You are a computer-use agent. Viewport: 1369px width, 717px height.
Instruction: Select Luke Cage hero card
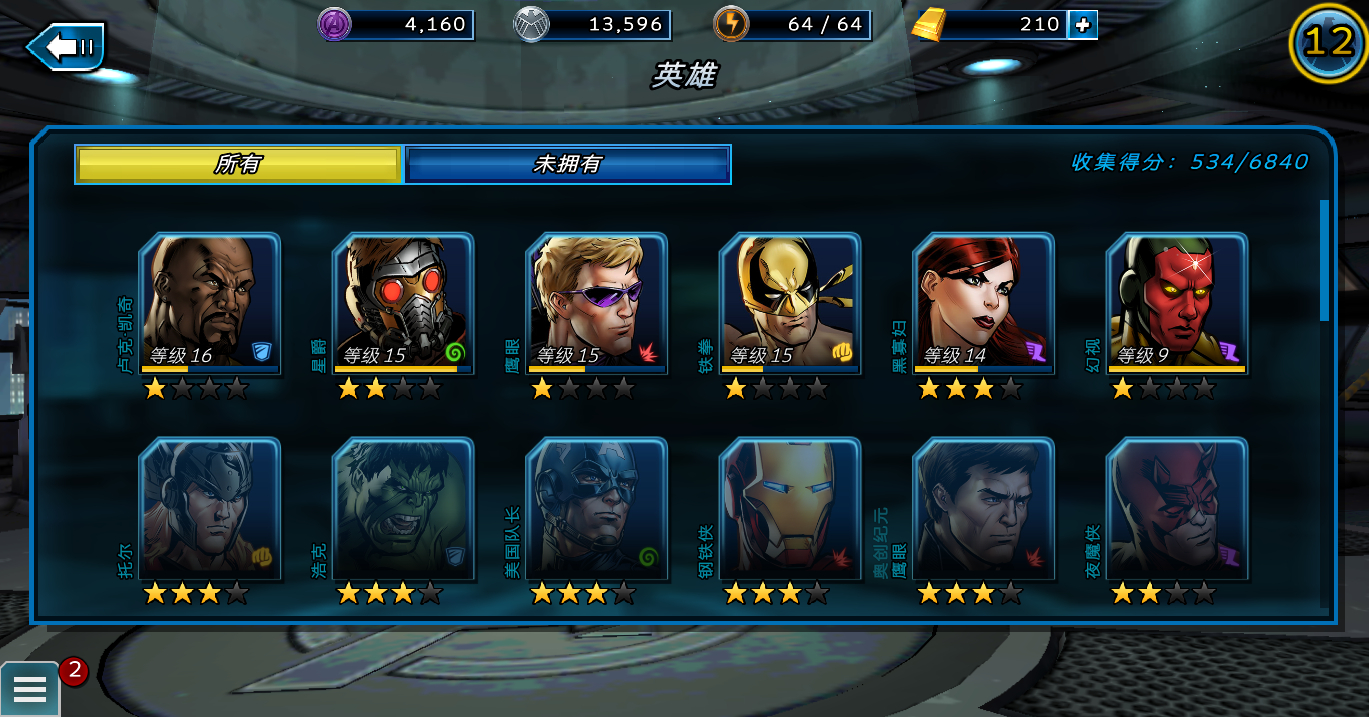(x=210, y=303)
